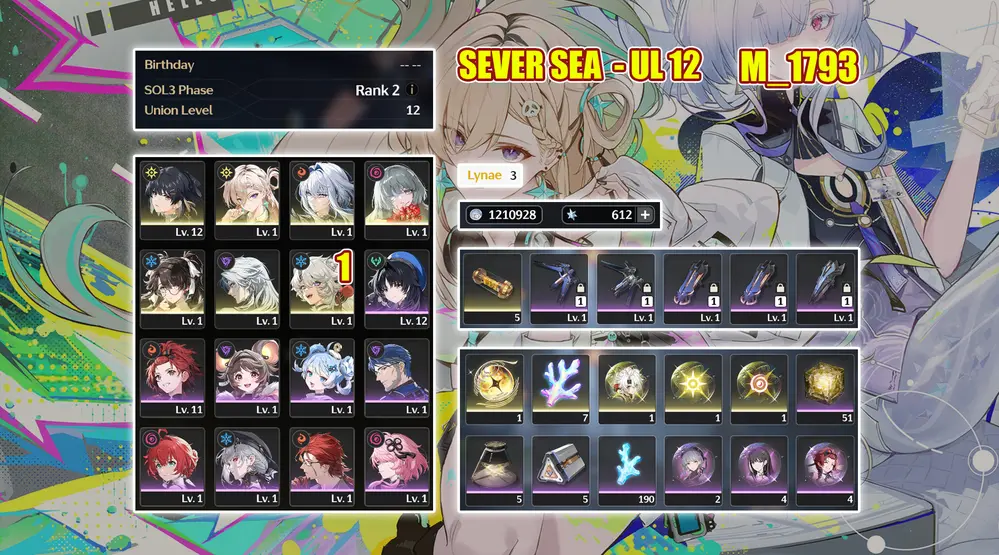Select the blue-haired girl with twin buns

pyautogui.click(x=321, y=373)
